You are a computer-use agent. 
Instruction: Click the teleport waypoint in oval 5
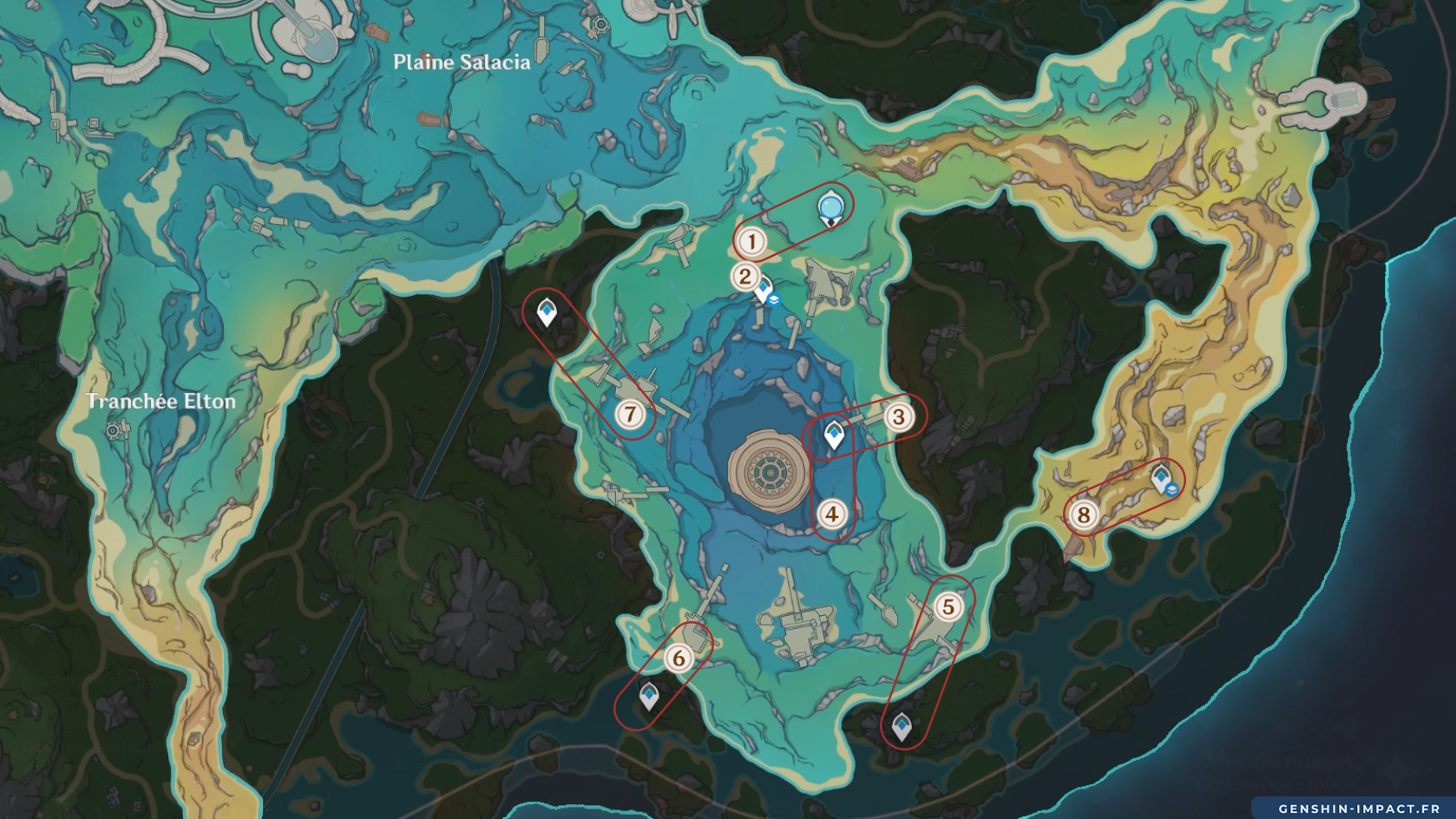click(x=902, y=725)
